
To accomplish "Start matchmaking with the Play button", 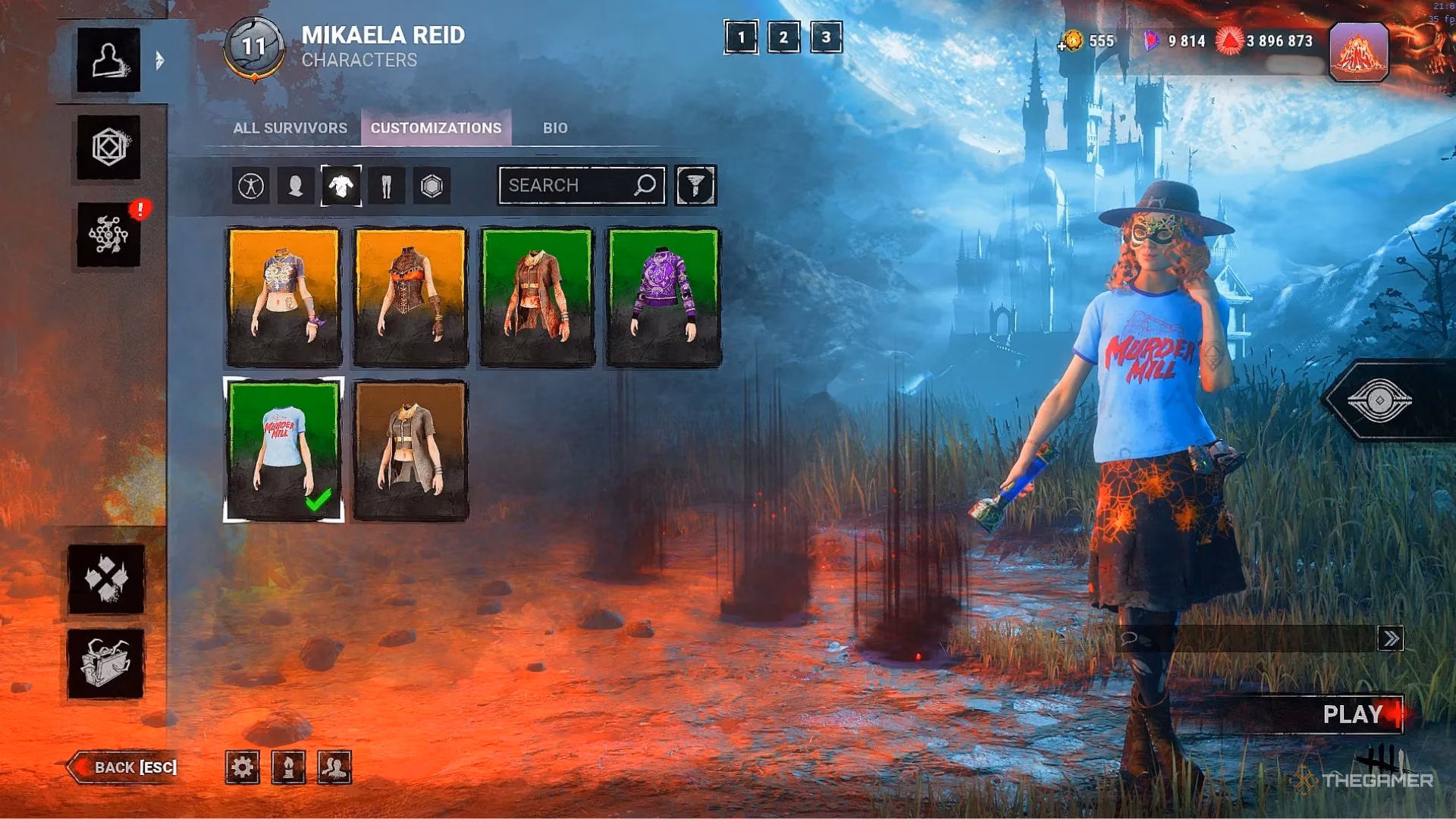I will 1353,714.
